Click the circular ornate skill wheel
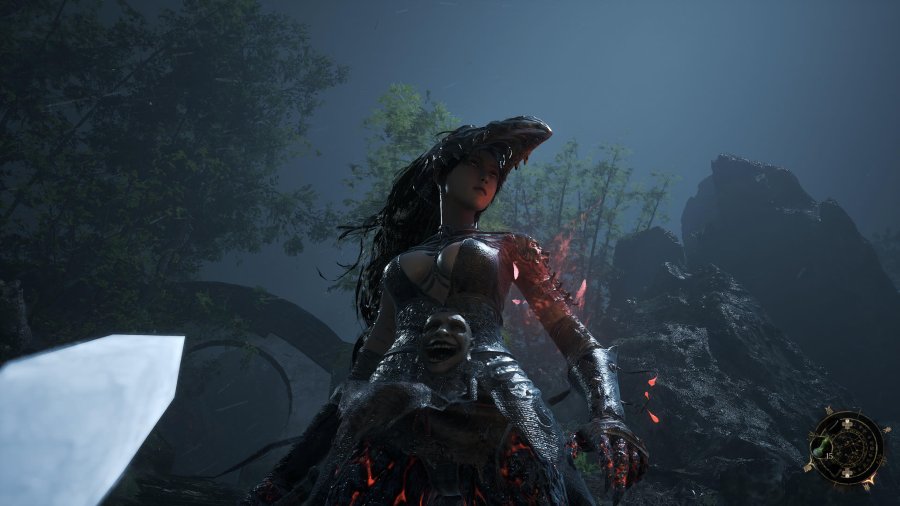The width and height of the screenshot is (900, 506). pyautogui.click(x=846, y=444)
